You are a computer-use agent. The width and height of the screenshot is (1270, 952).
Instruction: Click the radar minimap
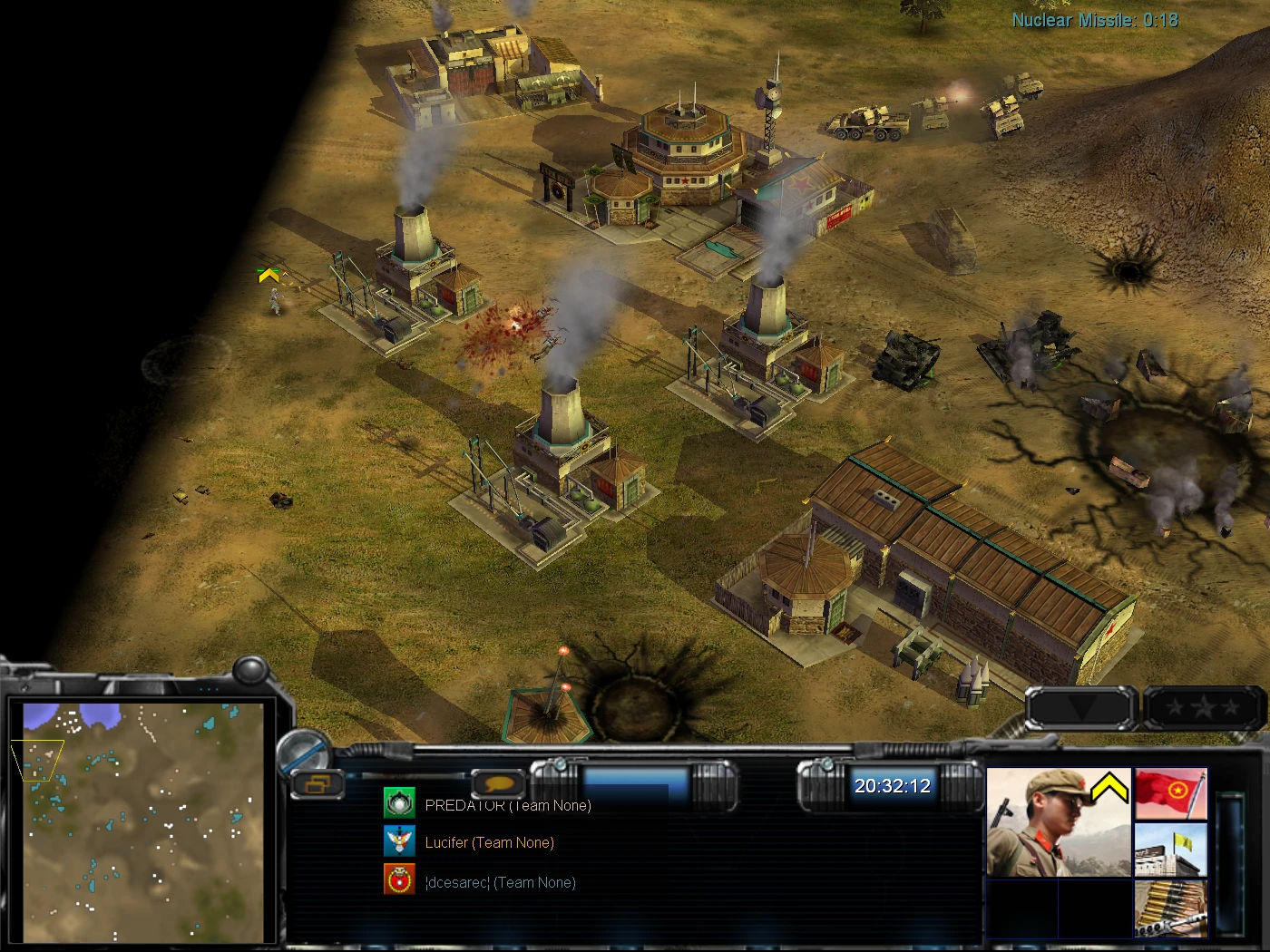tap(143, 821)
